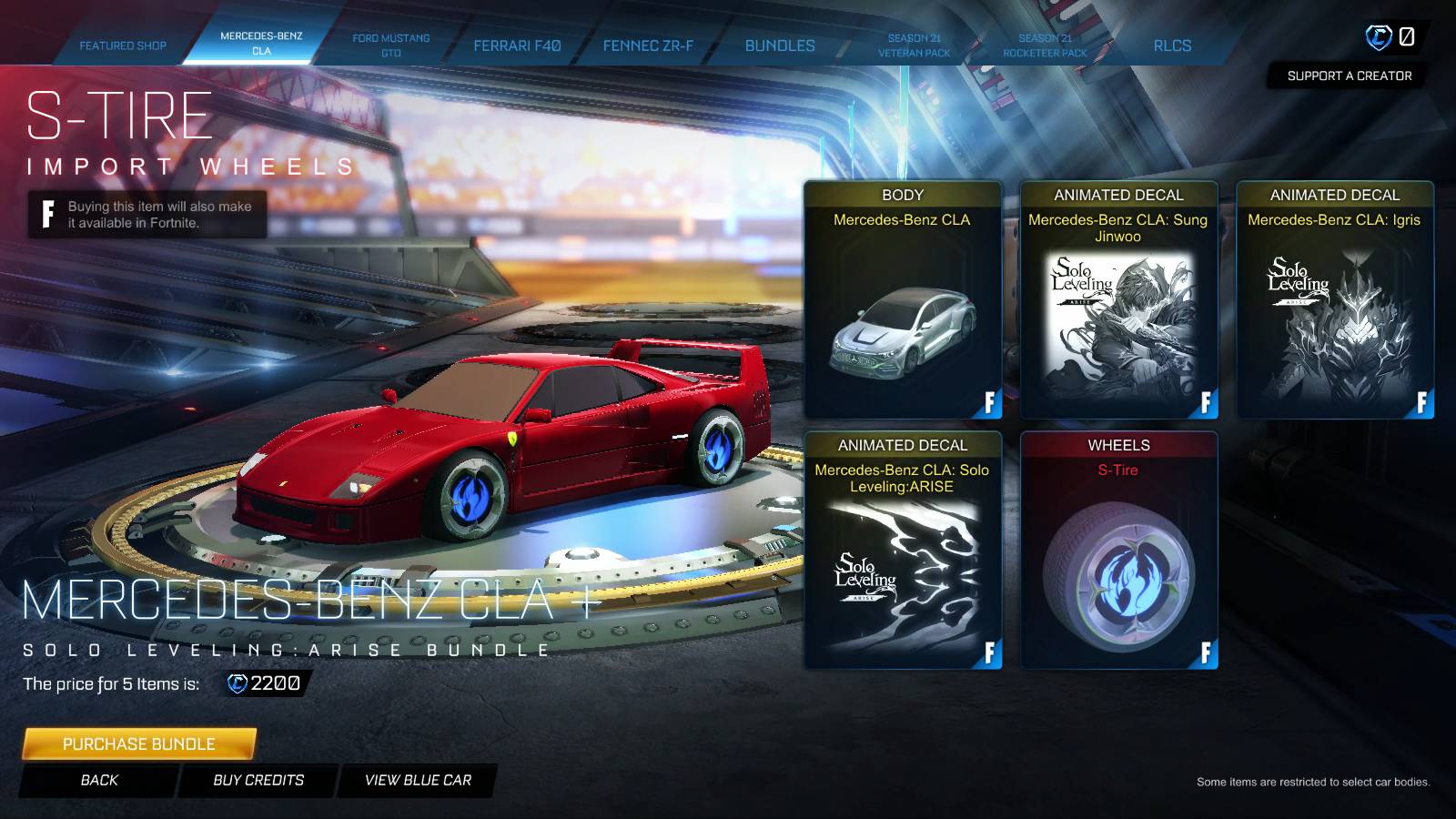Open the Bundles tab
The width and height of the screenshot is (1456, 819).
click(780, 45)
